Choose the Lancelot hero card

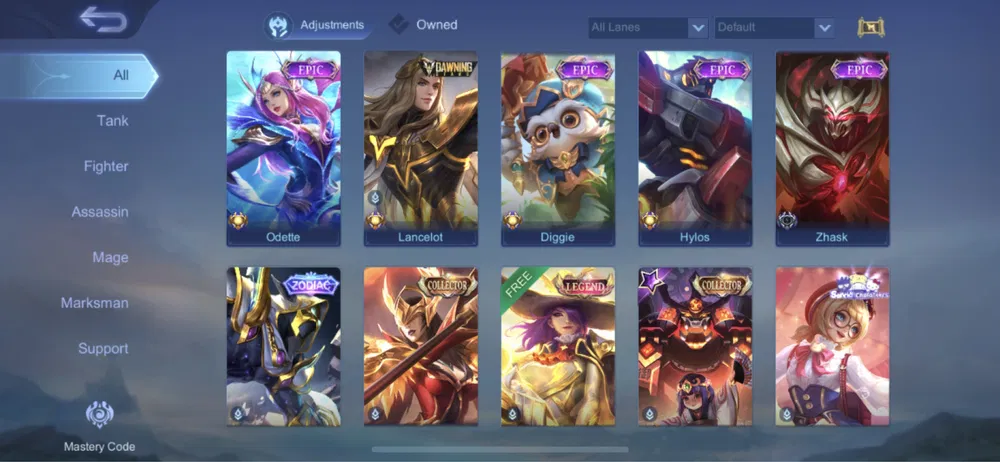pyautogui.click(x=420, y=148)
